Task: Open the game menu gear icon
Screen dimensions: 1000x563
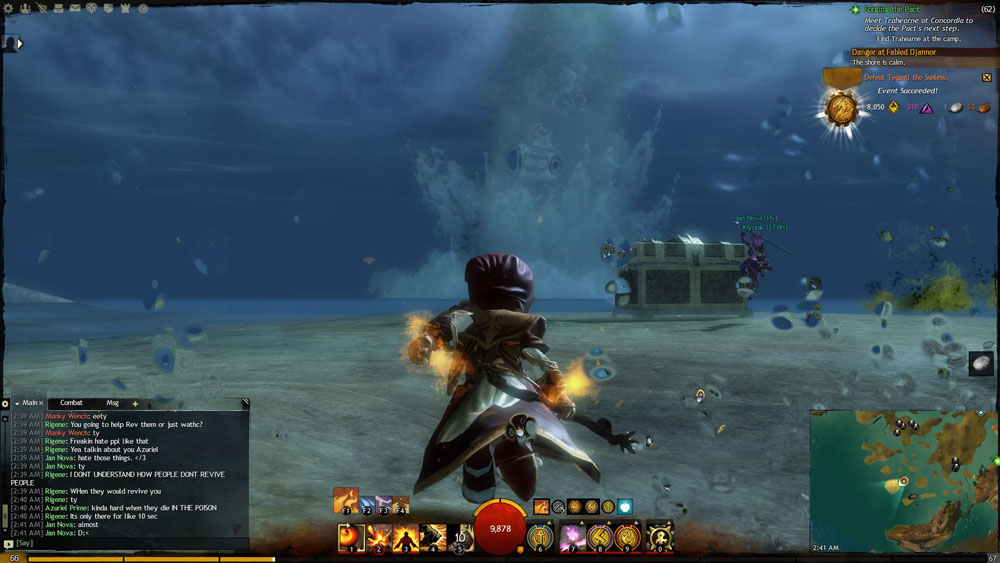Action: pos(9,8)
